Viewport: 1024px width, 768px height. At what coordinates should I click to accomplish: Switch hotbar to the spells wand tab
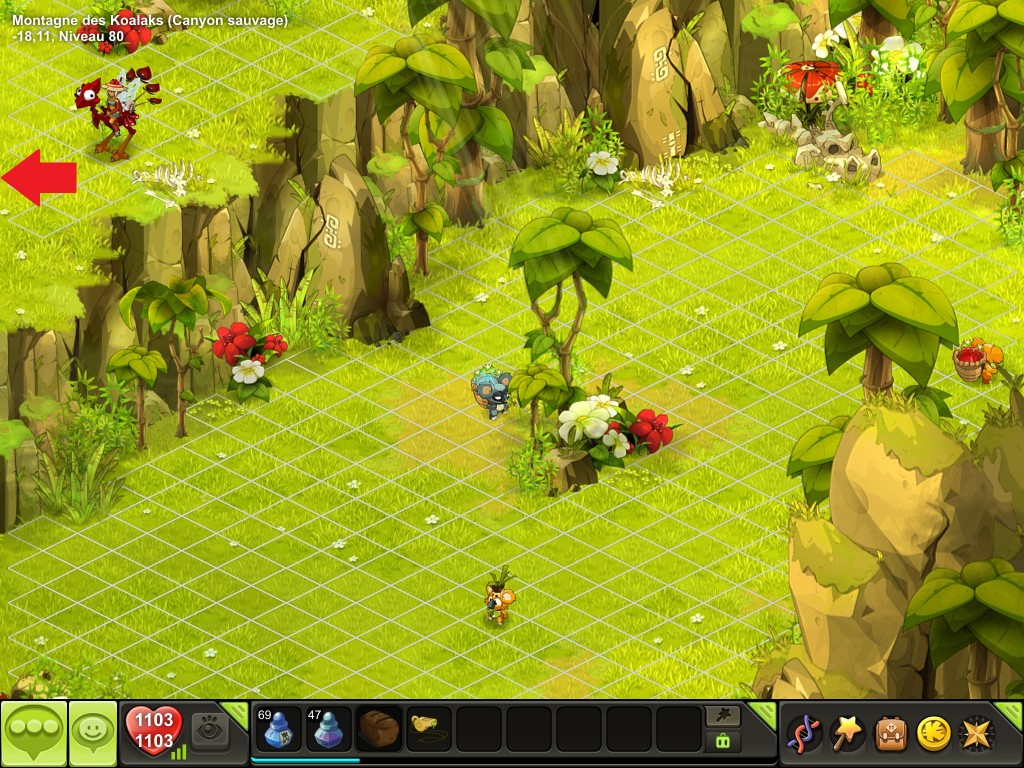tap(723, 714)
